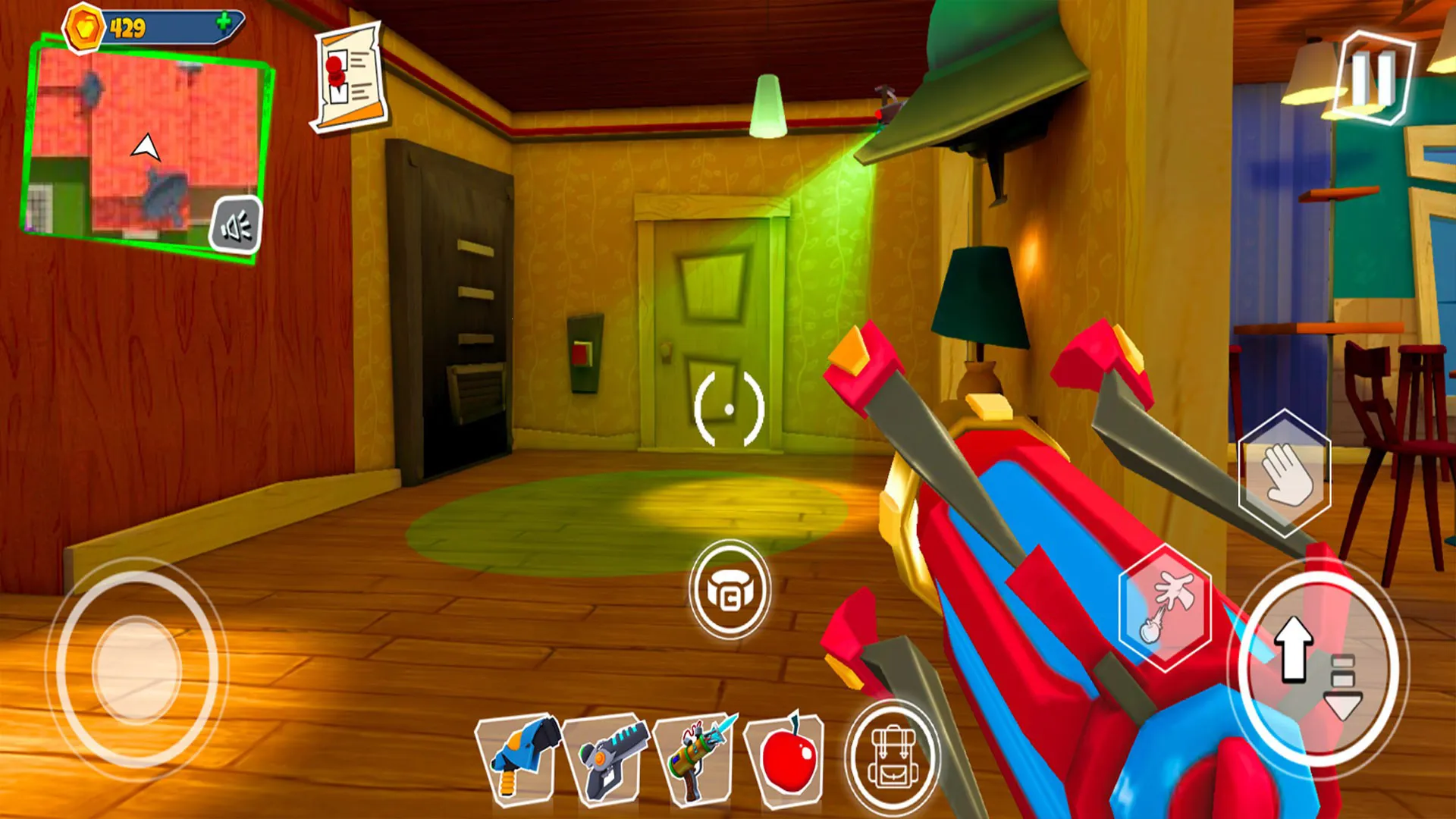Toggle the megaphone sound button on minimap
The height and width of the screenshot is (819, 1456).
236,225
